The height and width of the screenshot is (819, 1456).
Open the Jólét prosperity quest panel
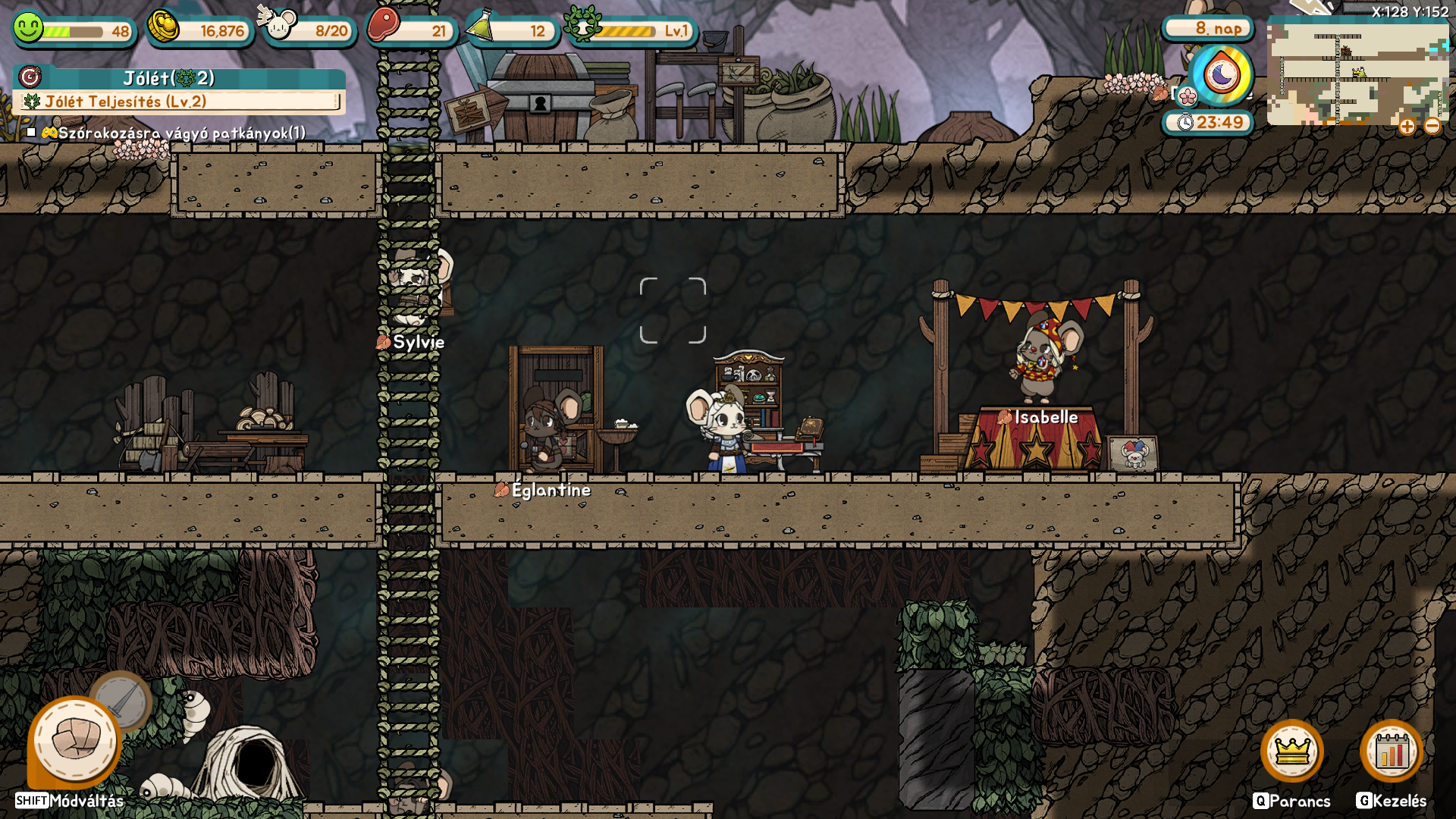tap(179, 78)
